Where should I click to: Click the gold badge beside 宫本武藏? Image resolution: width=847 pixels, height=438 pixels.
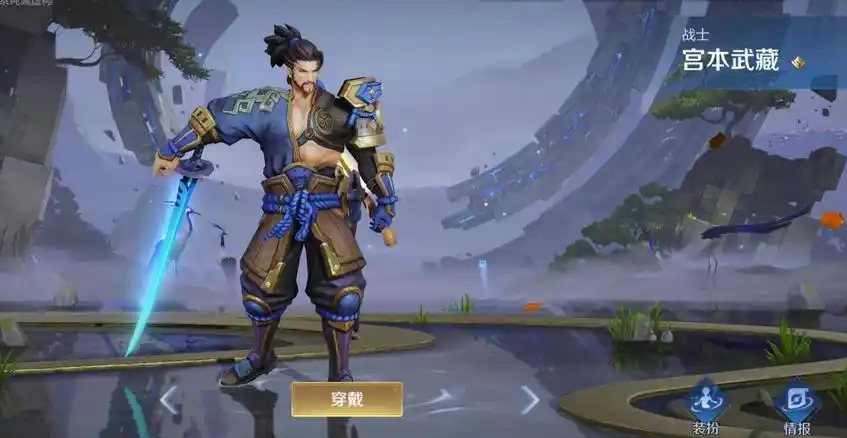tap(798, 62)
